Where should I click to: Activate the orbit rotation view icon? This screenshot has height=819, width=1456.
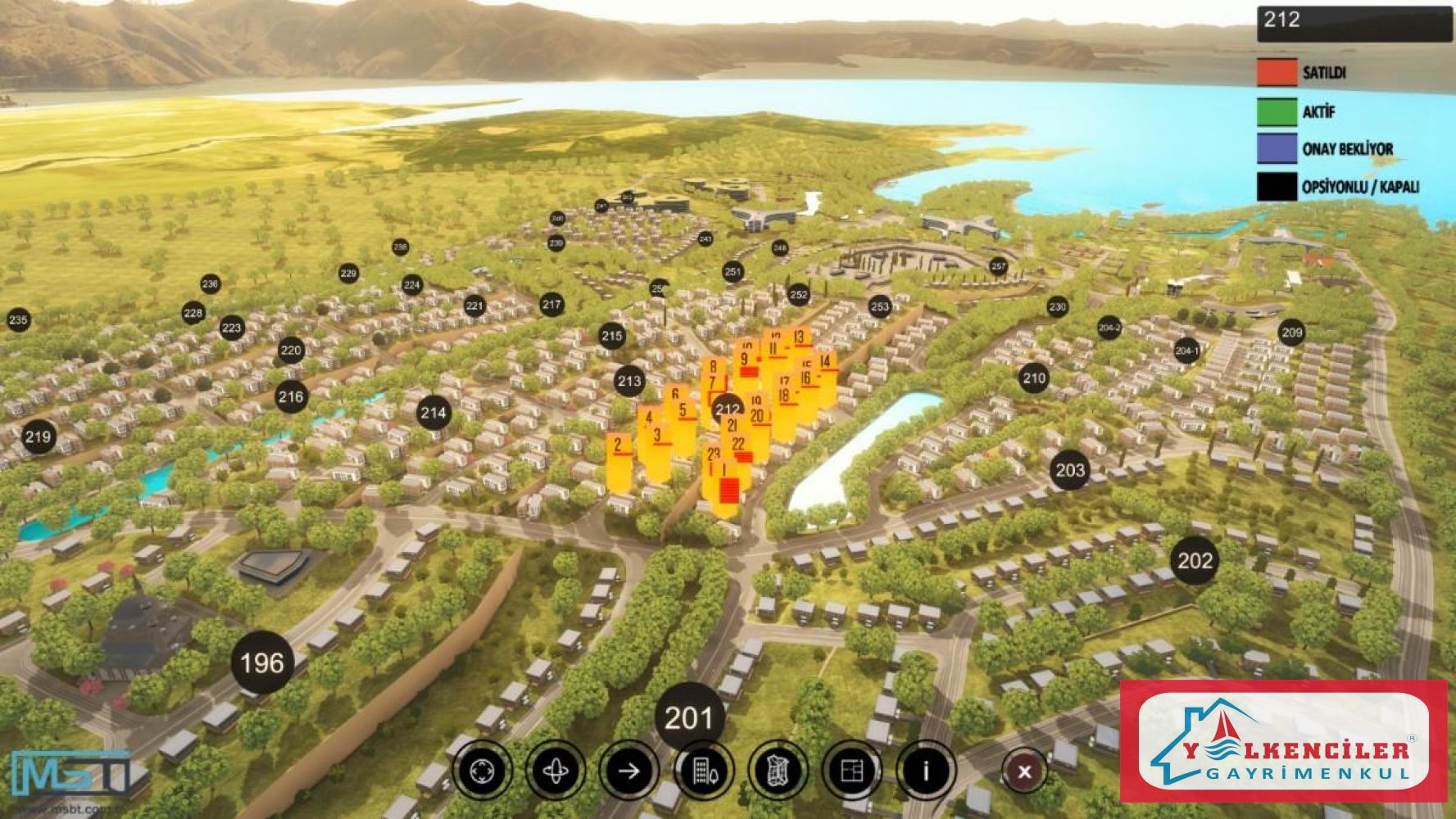[556, 771]
